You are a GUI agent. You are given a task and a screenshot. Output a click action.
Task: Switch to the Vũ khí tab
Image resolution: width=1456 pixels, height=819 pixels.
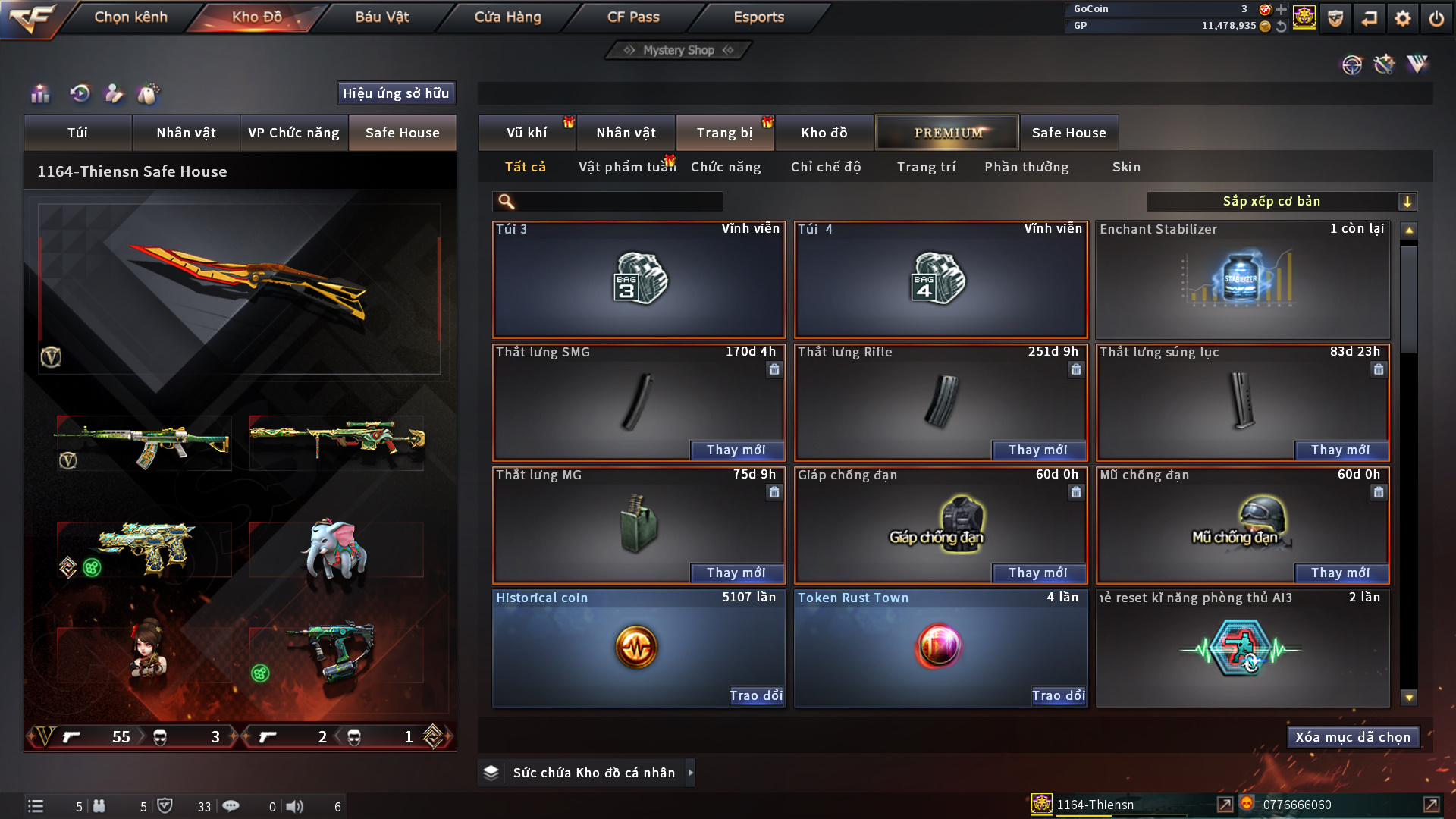pyautogui.click(x=526, y=133)
